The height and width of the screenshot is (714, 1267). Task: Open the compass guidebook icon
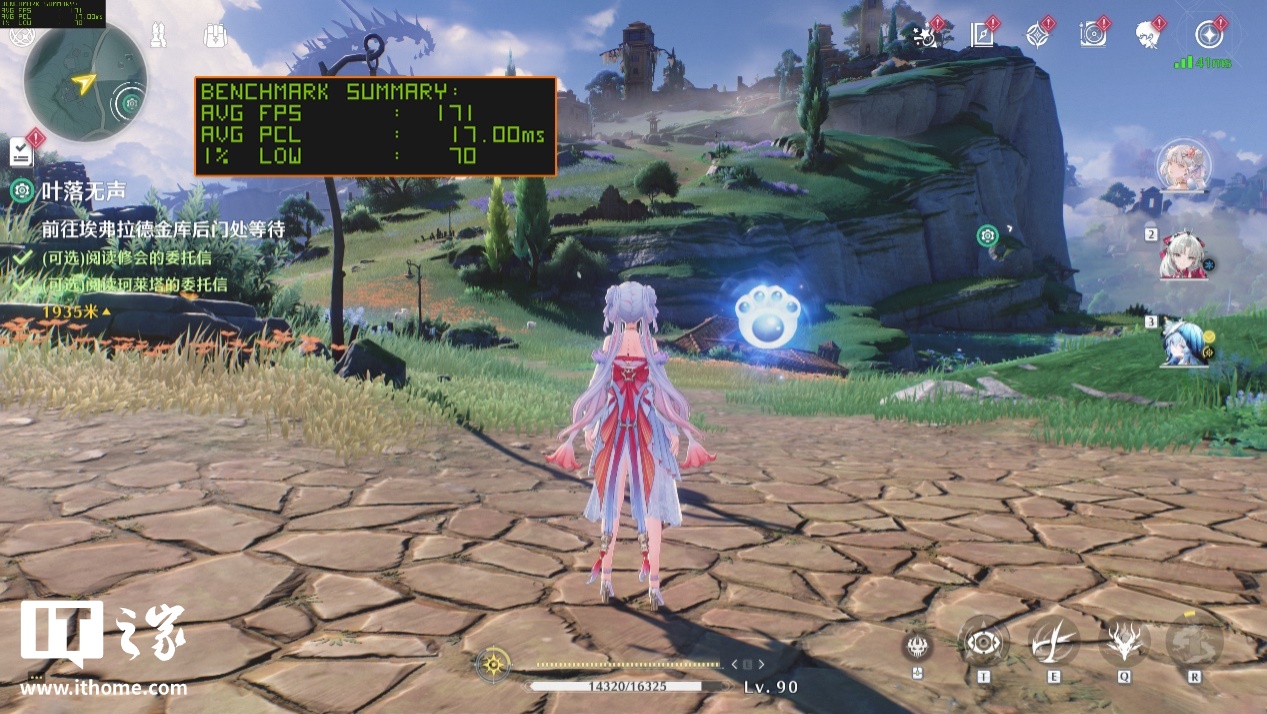pyautogui.click(x=982, y=36)
